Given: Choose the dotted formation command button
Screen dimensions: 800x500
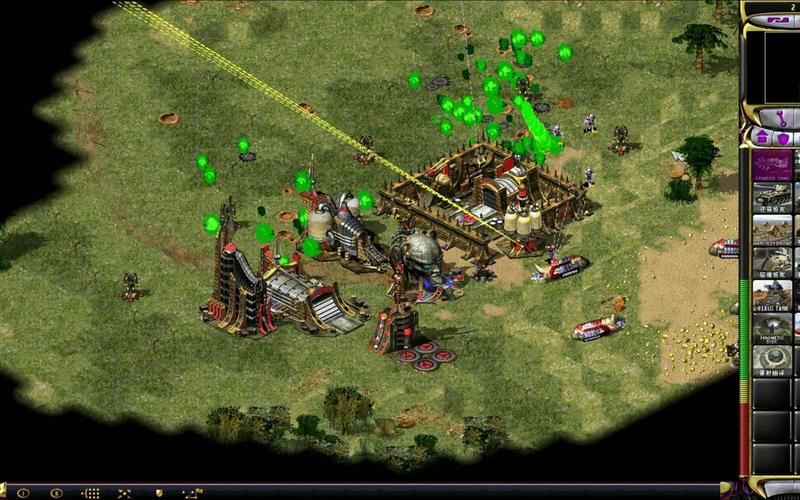Looking at the screenshot, I should click(x=90, y=493).
